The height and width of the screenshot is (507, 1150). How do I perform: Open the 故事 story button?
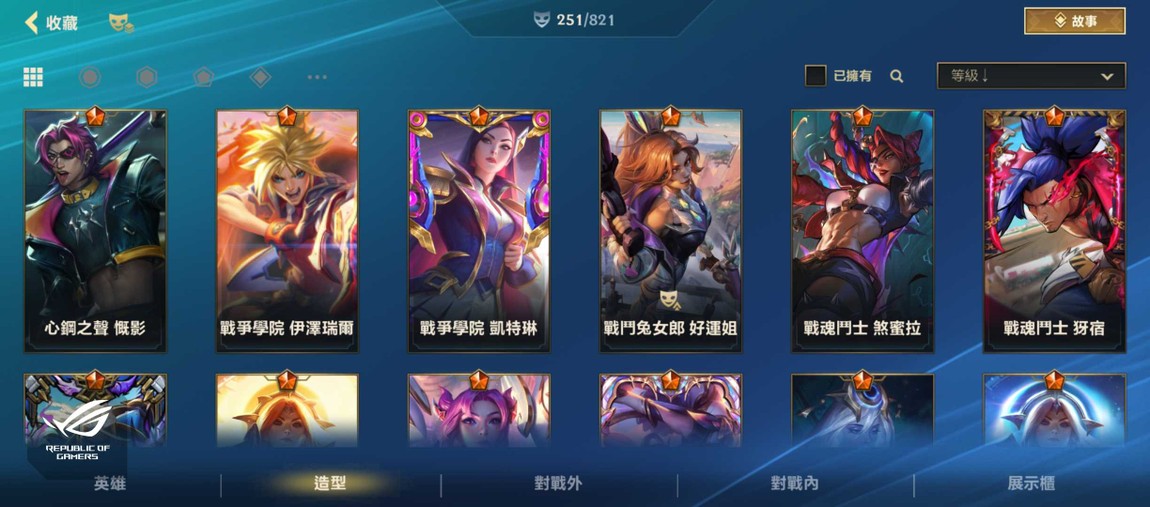[x=1074, y=21]
